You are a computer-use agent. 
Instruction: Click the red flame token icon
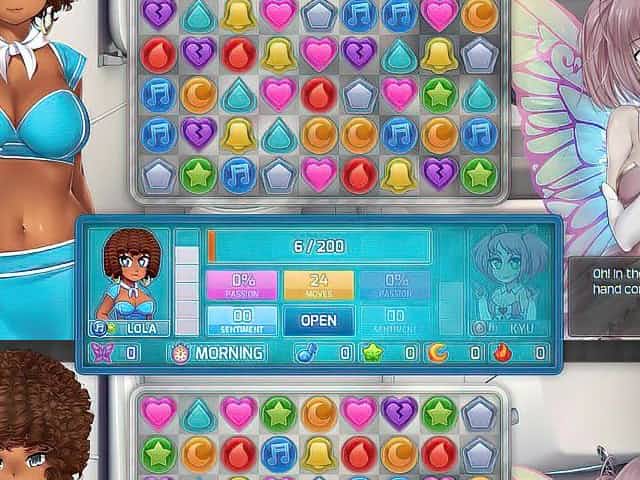point(503,353)
